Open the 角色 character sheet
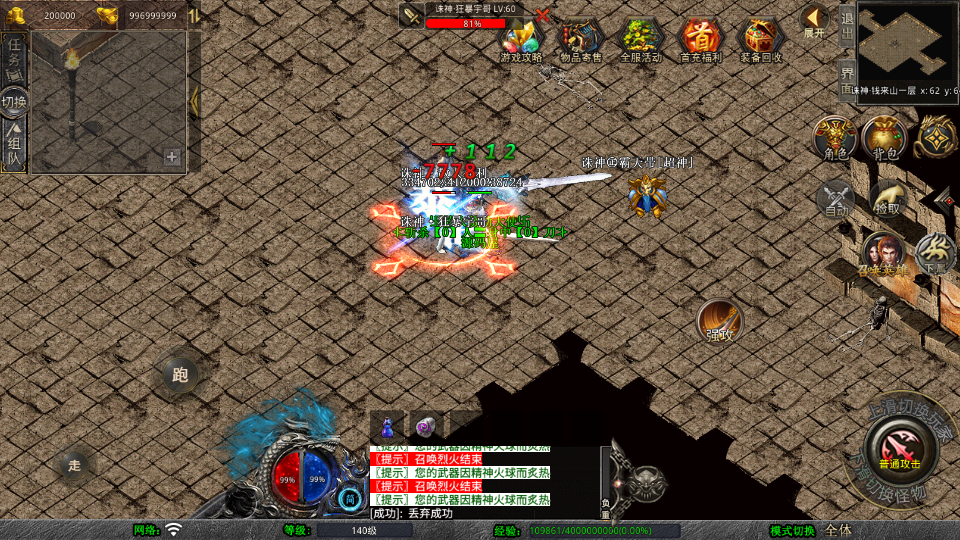 pos(835,139)
